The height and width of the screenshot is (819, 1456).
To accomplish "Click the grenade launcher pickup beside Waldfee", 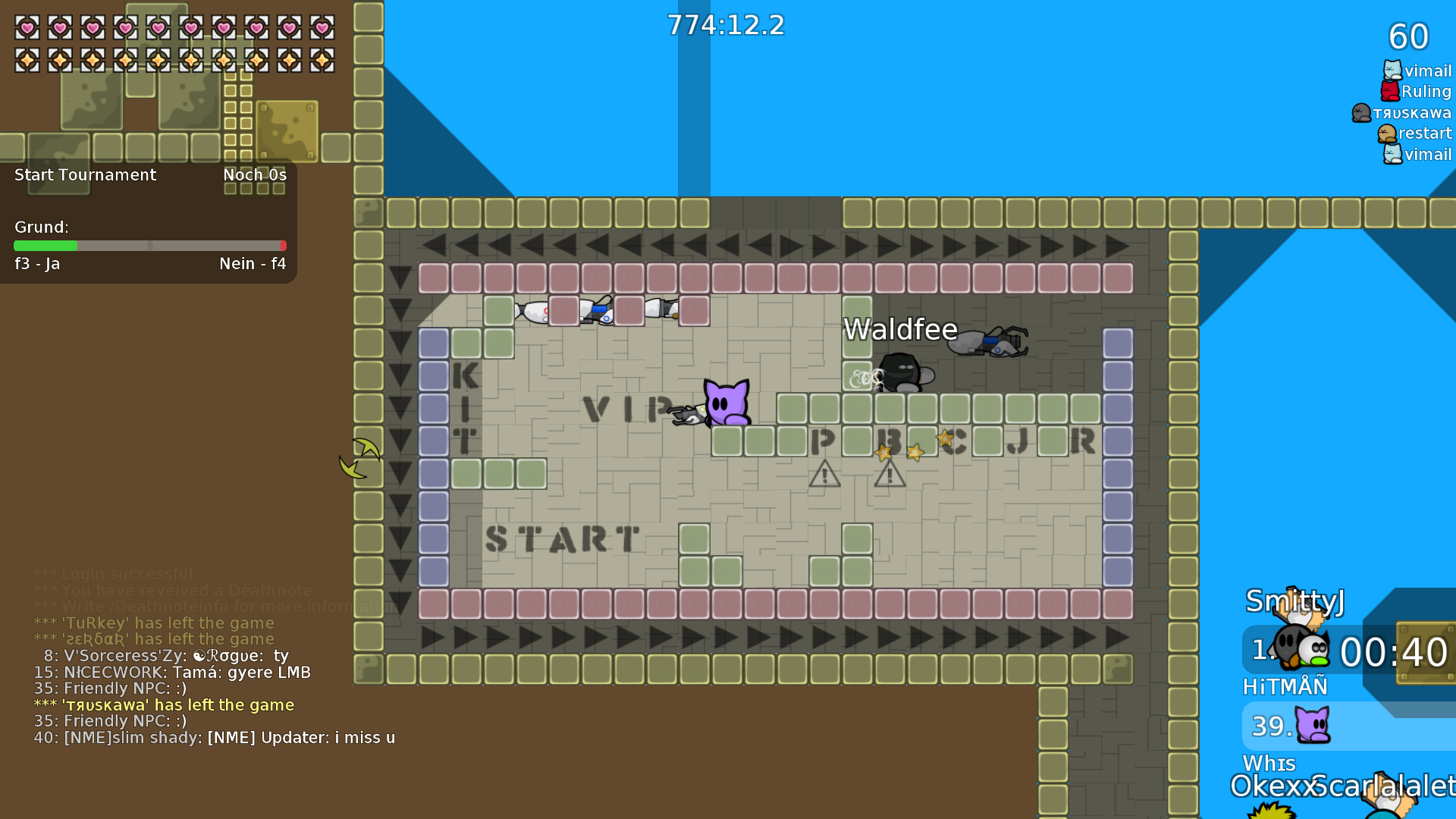I will [x=986, y=343].
